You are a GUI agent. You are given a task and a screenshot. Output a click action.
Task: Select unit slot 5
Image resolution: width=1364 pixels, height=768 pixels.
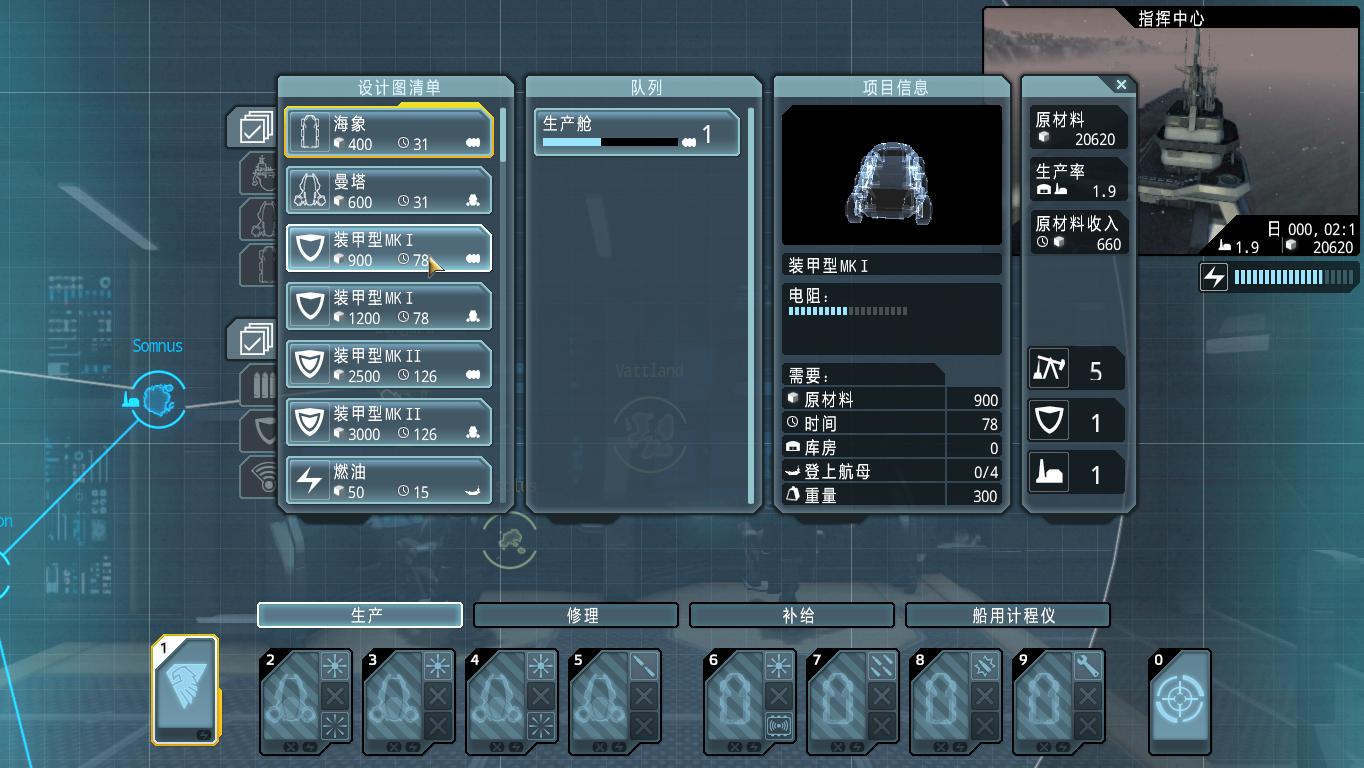click(x=598, y=700)
